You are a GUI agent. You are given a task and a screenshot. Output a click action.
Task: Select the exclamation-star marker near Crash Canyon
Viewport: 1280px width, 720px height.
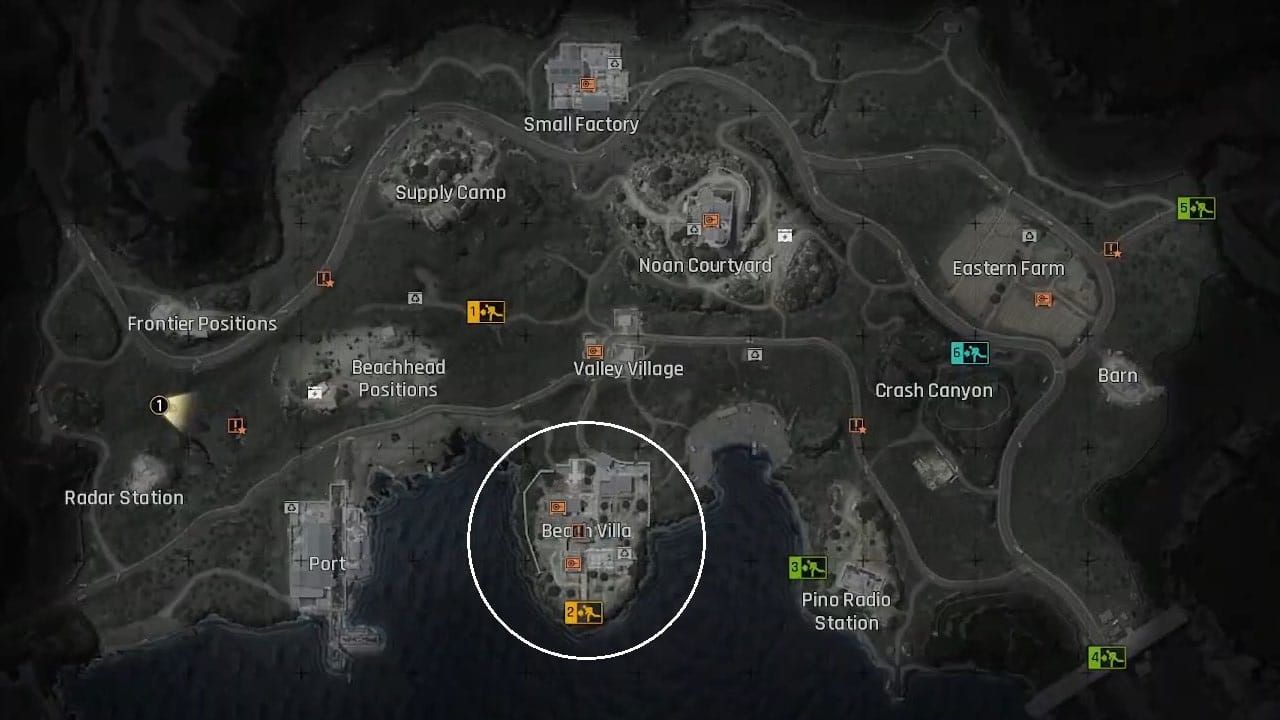click(856, 424)
